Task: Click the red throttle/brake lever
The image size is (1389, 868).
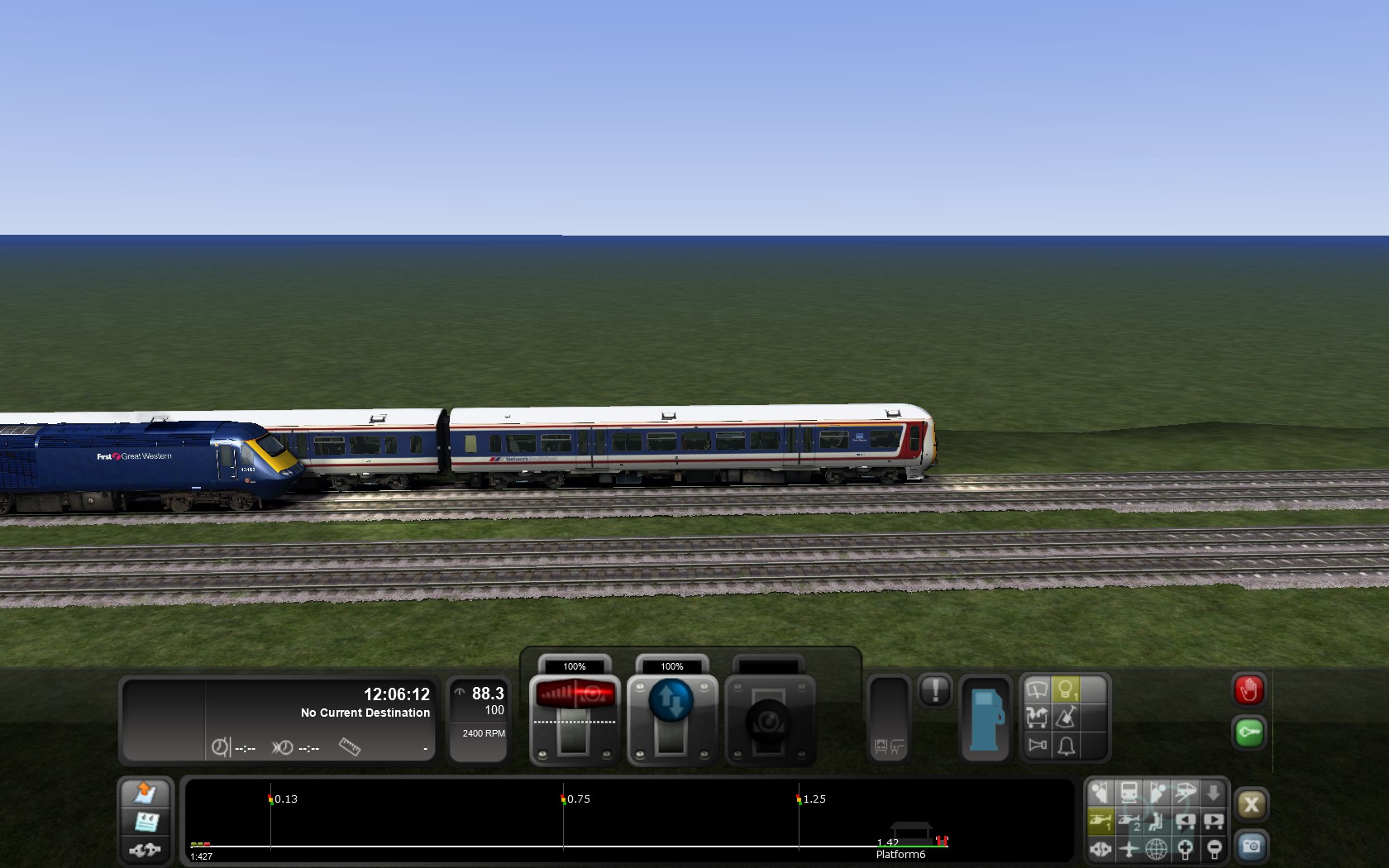Action: pos(575,694)
